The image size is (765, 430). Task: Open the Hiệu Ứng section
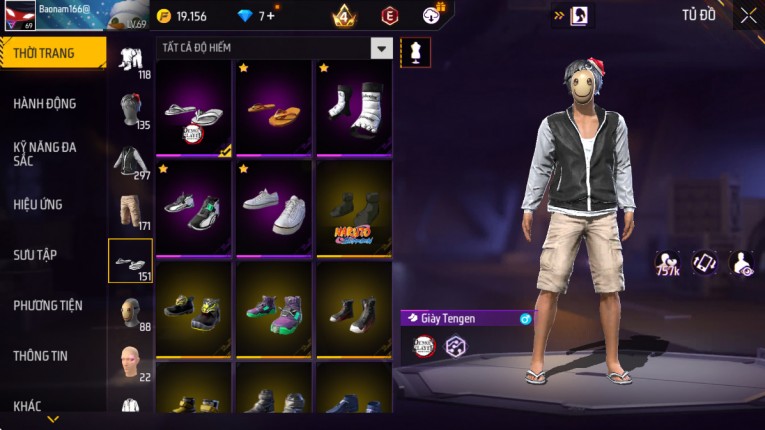[x=38, y=204]
